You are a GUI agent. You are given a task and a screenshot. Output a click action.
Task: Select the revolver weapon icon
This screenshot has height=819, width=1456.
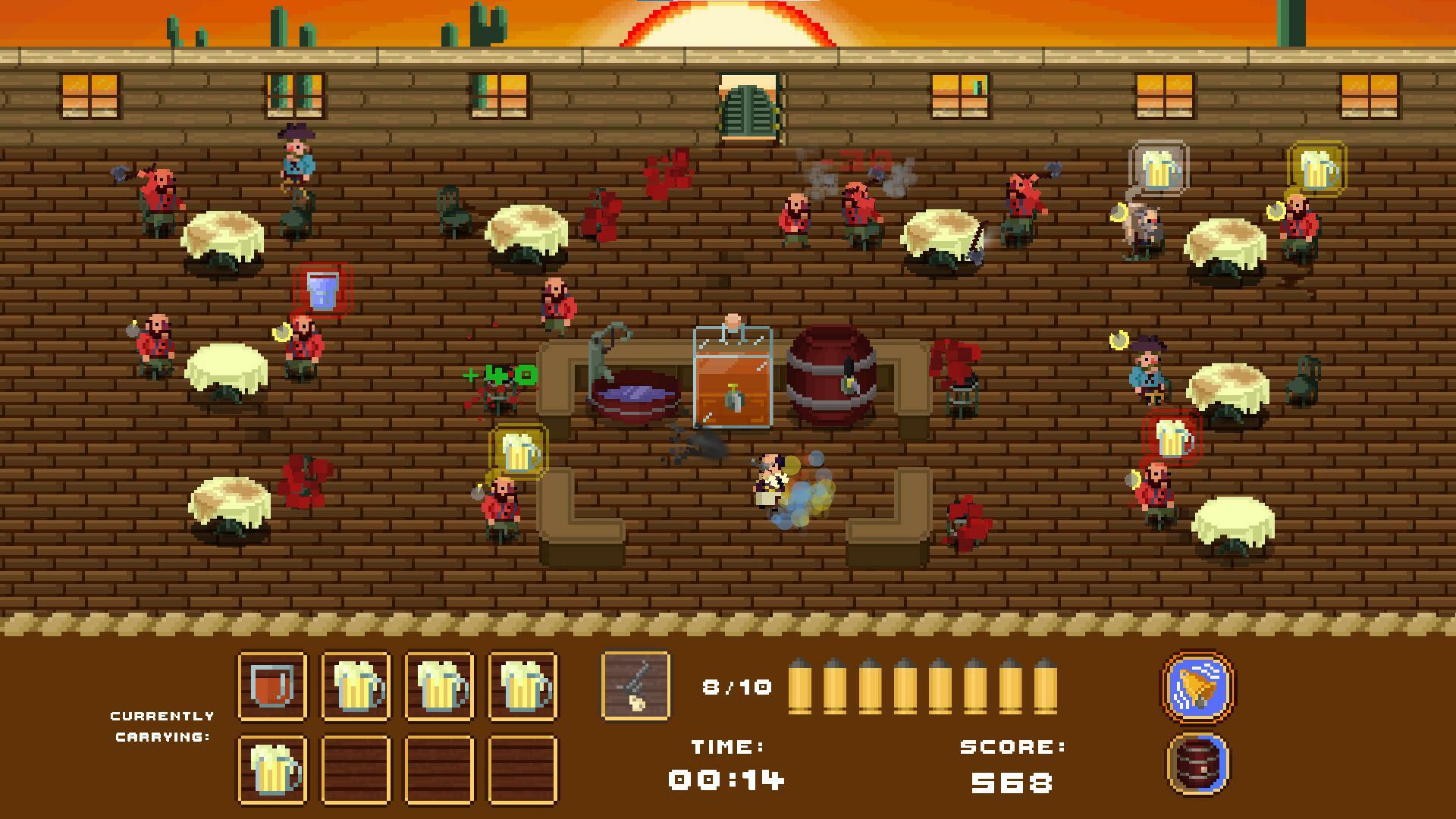635,687
